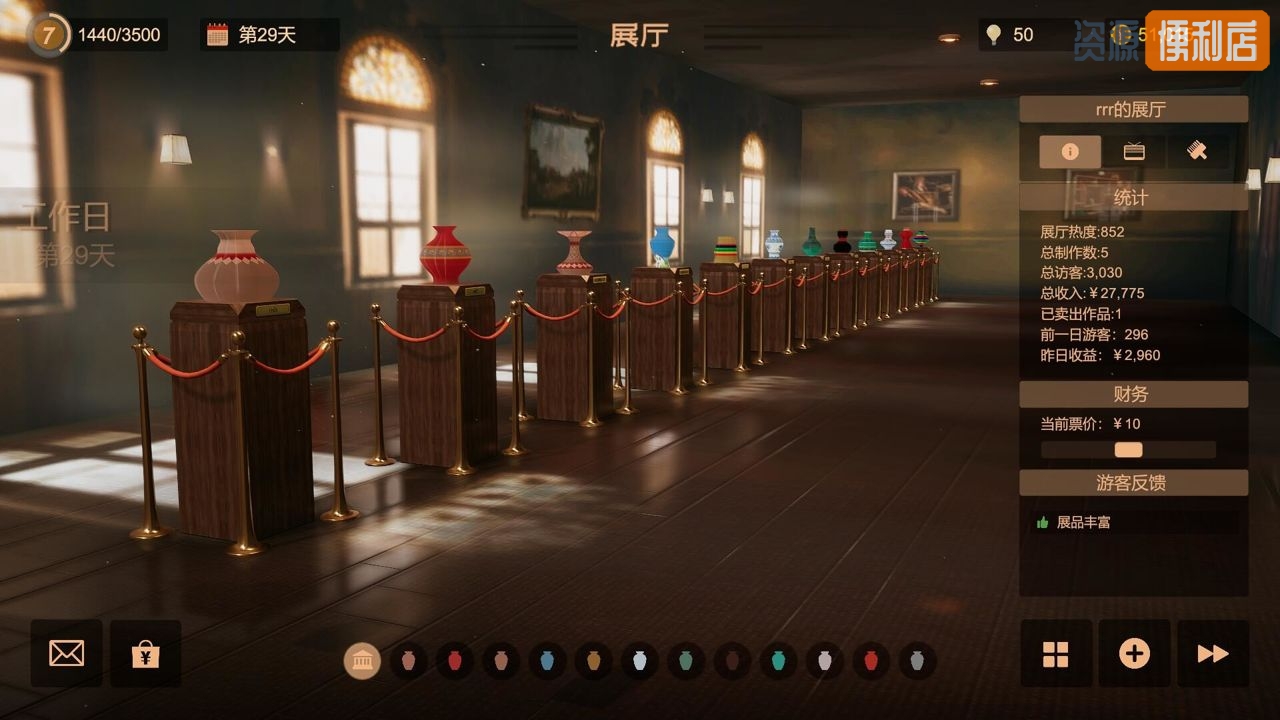The image size is (1280, 720).
Task: Open the yen shopping bag shop
Action: (x=146, y=653)
